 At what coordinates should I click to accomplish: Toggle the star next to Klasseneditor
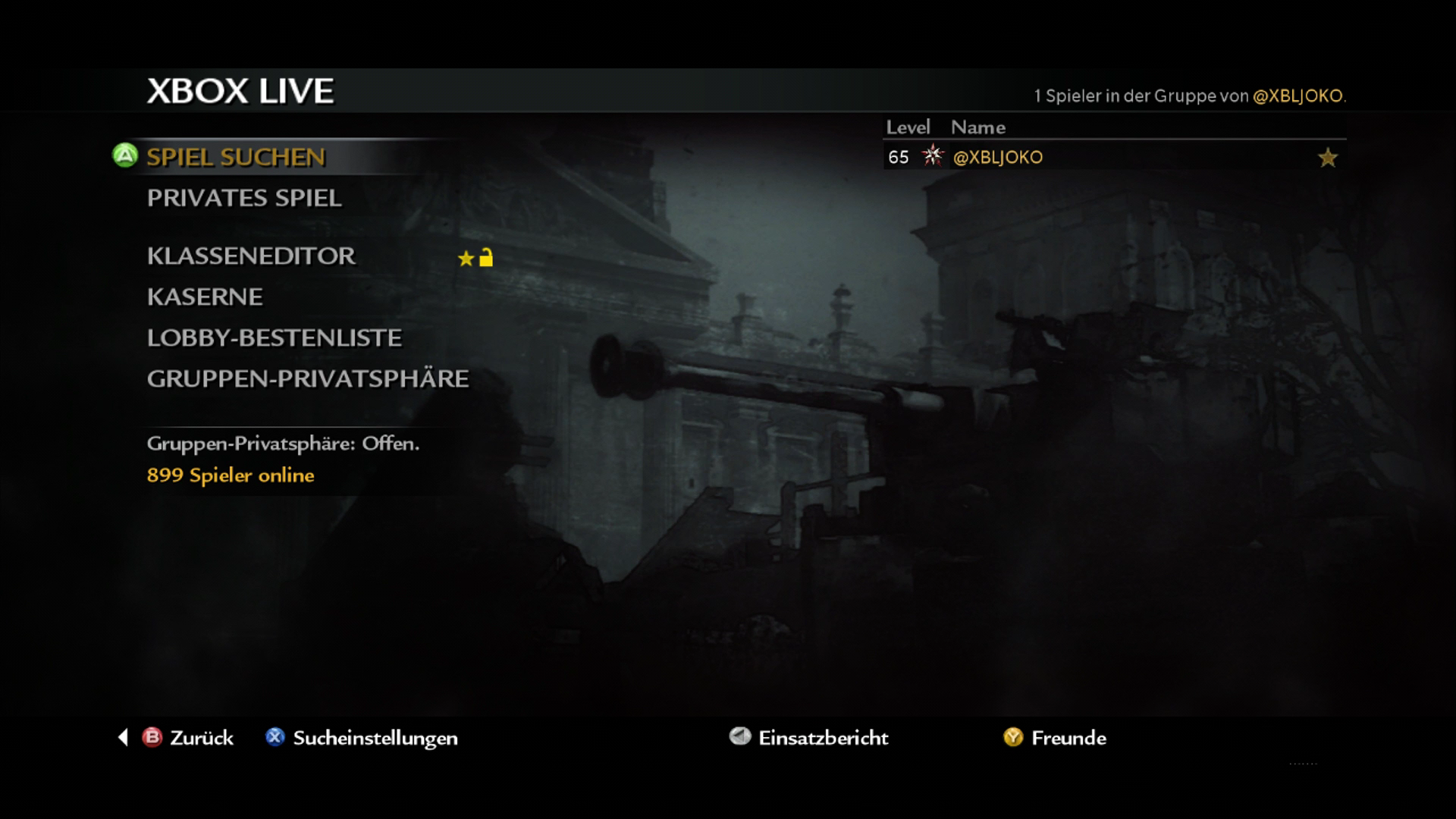[464, 258]
